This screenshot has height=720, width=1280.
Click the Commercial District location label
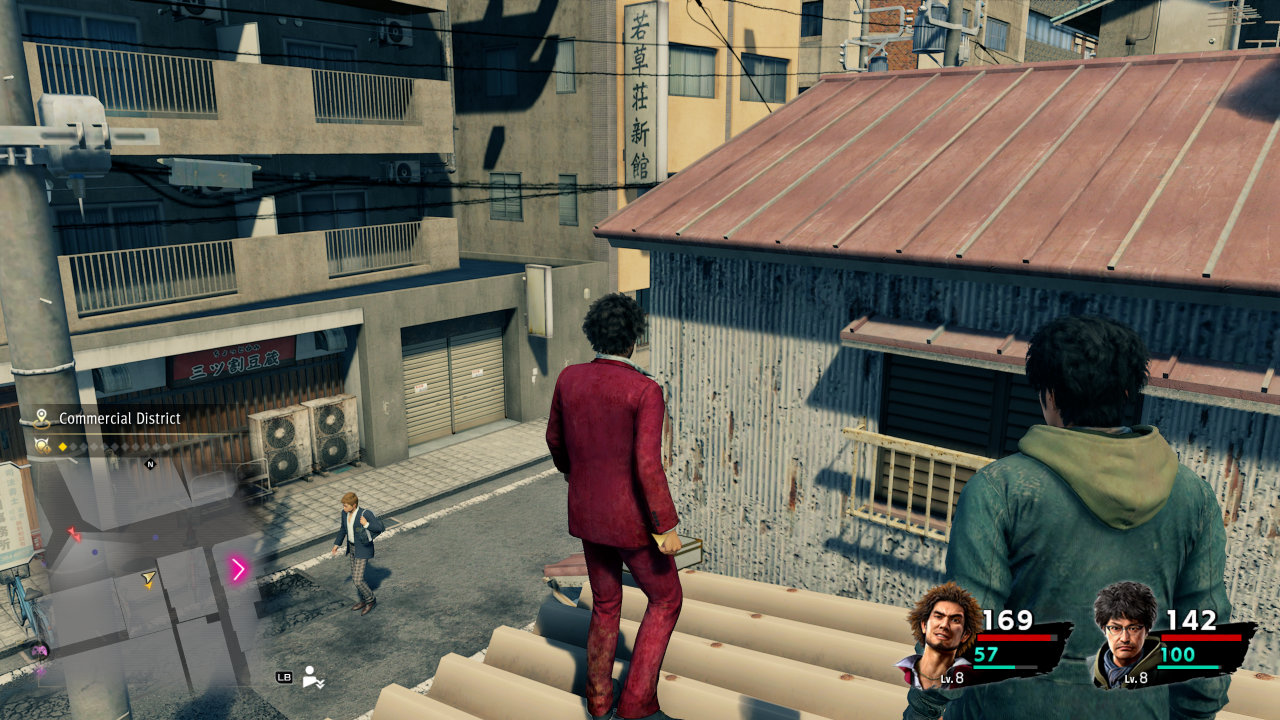(119, 418)
